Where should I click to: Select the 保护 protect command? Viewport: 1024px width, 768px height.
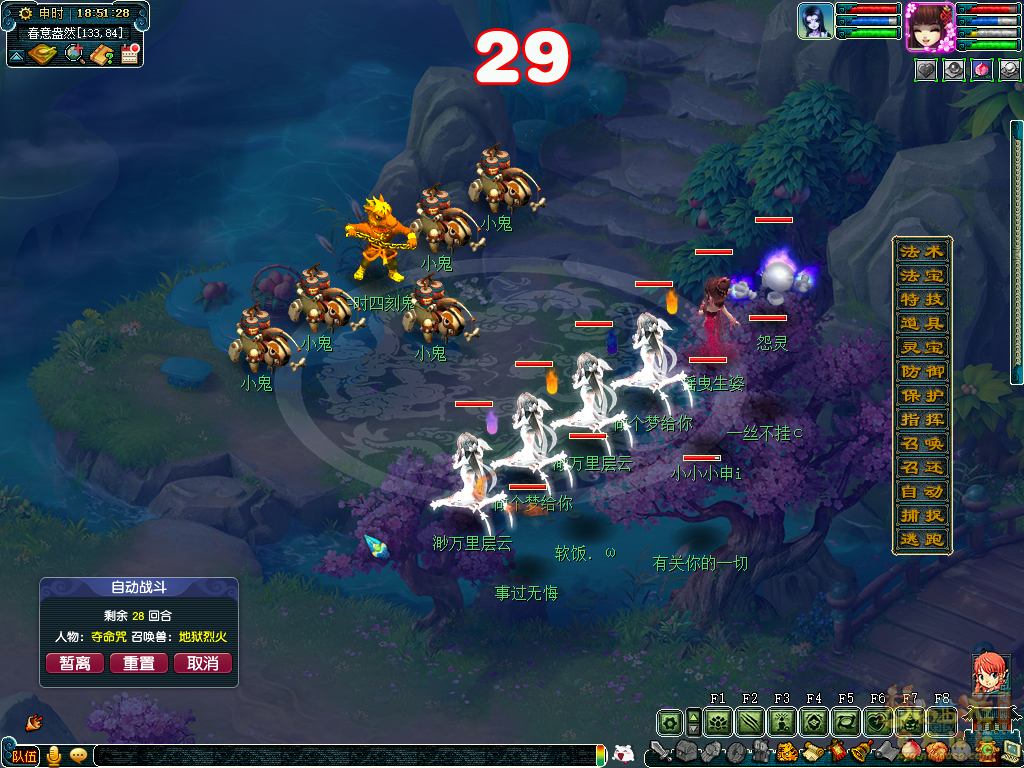[x=921, y=395]
